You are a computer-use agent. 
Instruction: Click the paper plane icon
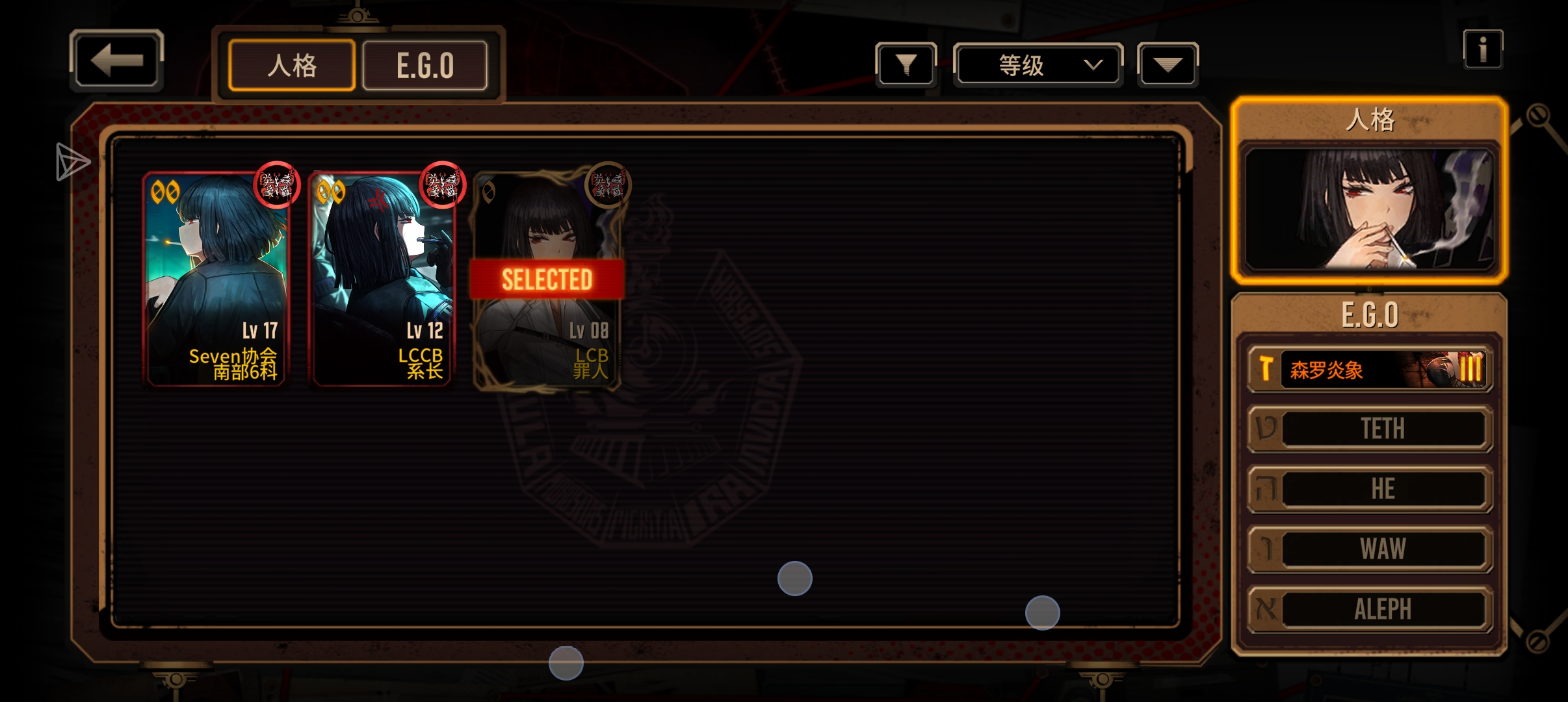click(x=72, y=161)
